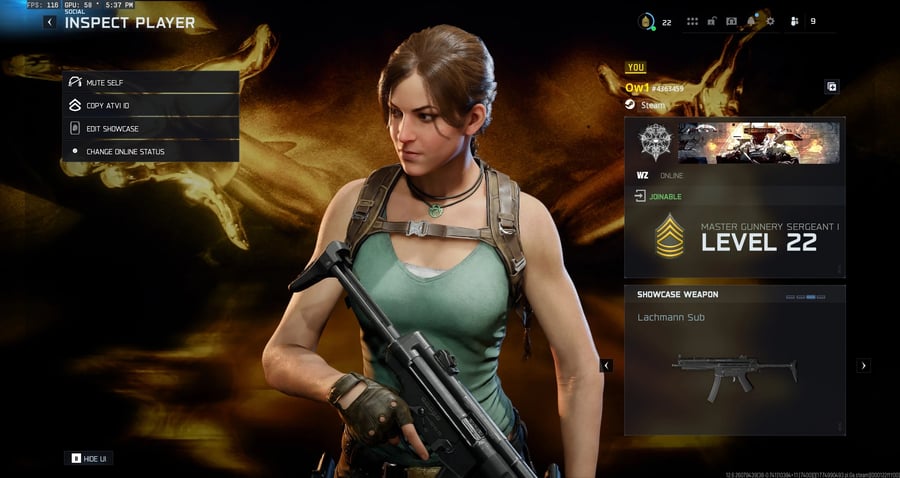The width and height of the screenshot is (900, 478).
Task: Open the badge icon left of the notifications bell
Action: 731,21
